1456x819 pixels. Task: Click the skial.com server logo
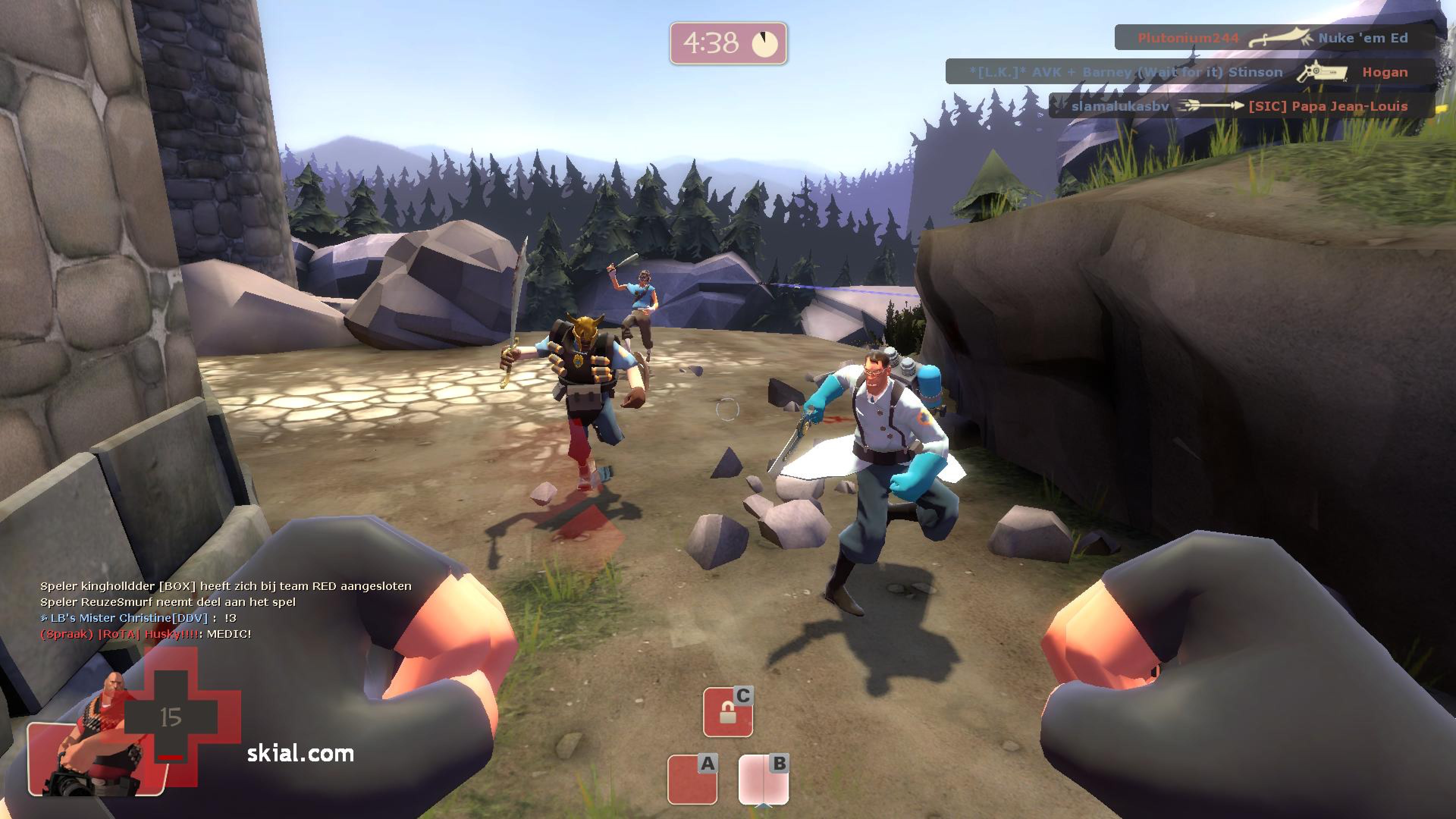[300, 753]
